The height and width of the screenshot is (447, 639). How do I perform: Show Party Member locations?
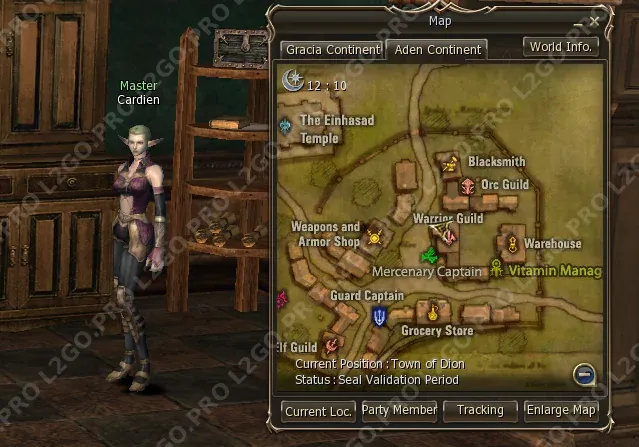coord(399,410)
